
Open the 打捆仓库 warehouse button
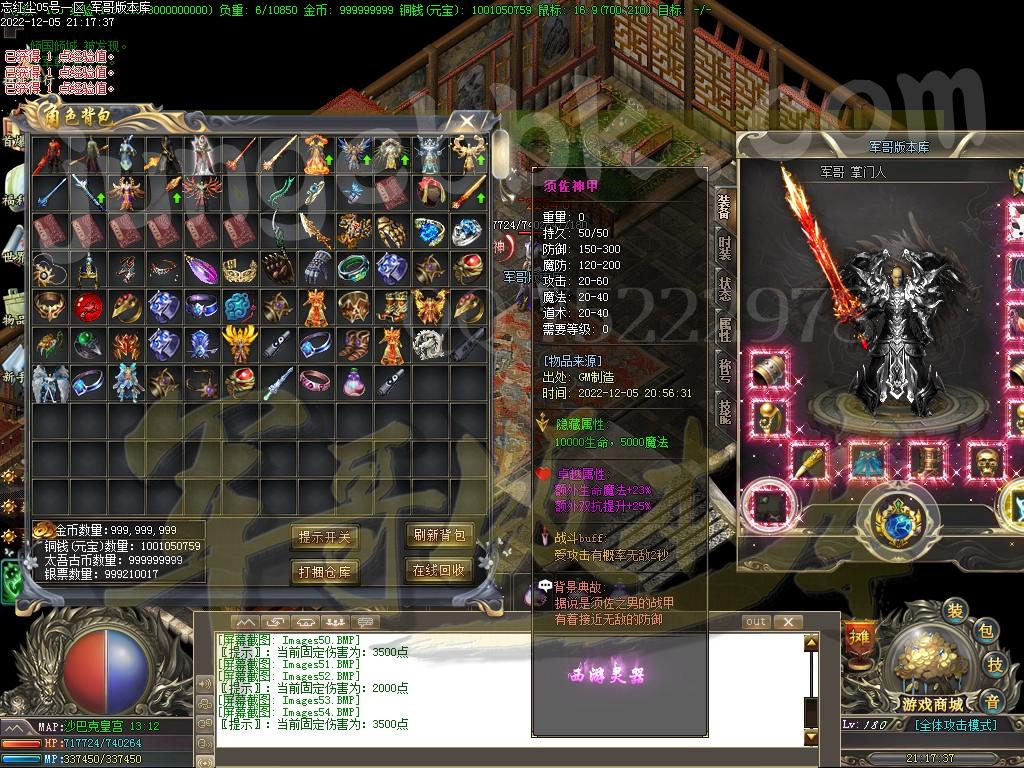(325, 571)
